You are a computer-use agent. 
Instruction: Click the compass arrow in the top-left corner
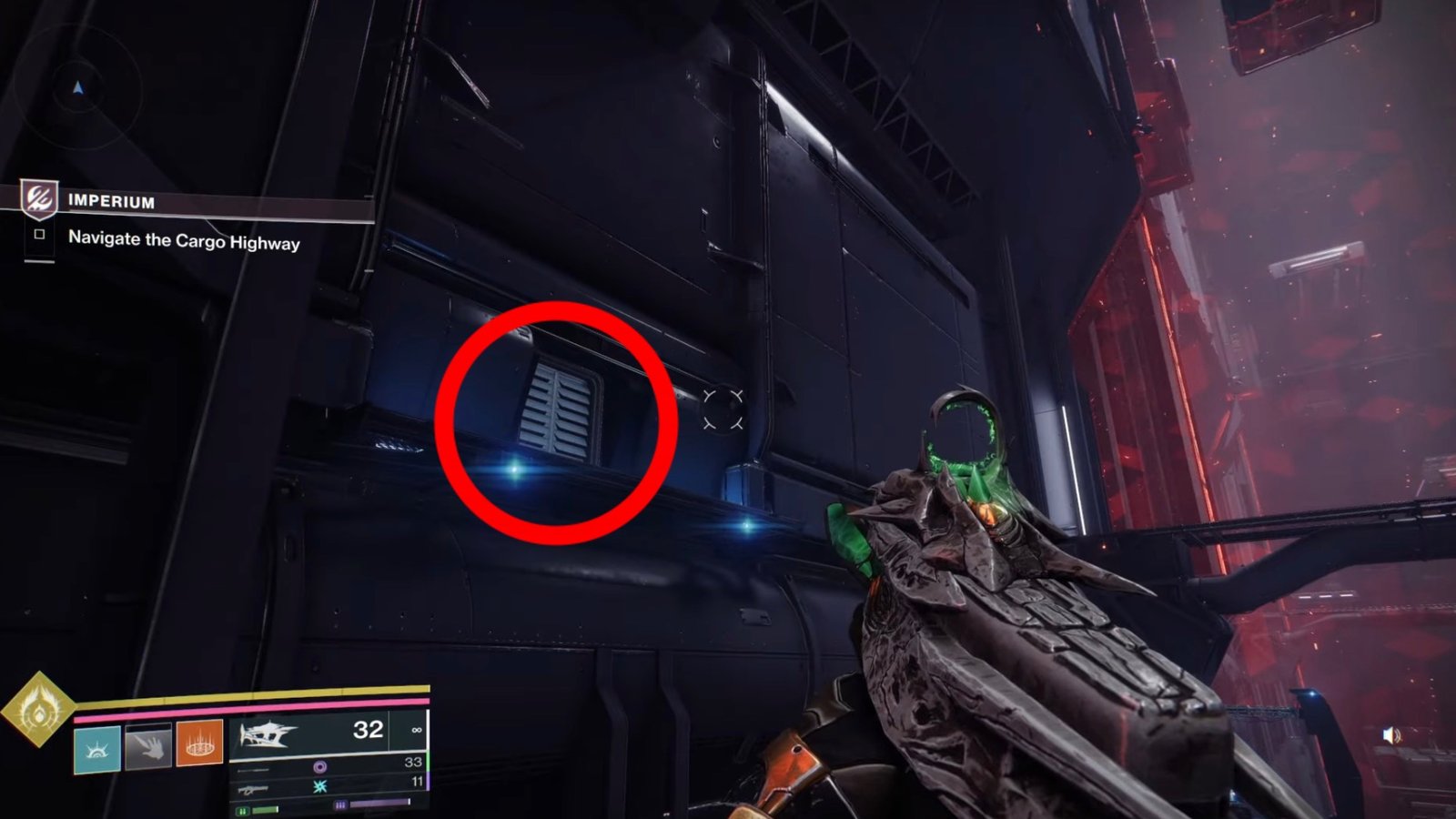[x=78, y=89]
